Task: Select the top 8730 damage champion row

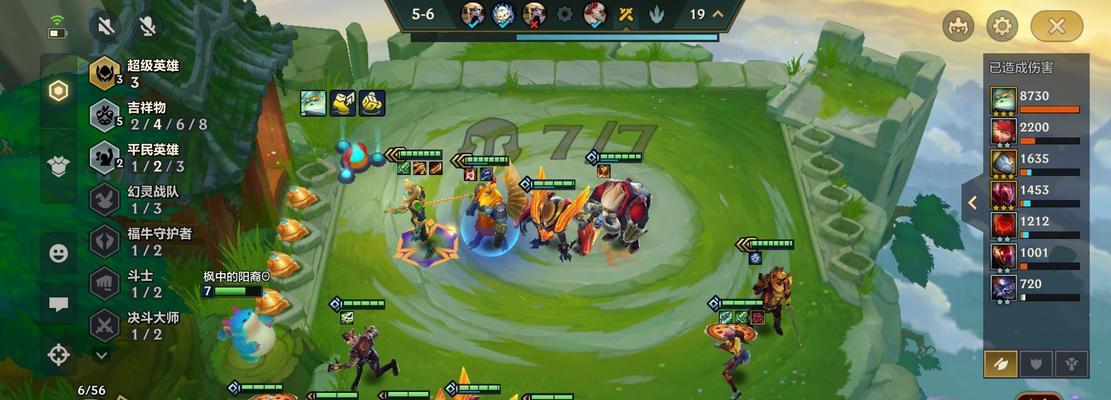Action: [1035, 102]
